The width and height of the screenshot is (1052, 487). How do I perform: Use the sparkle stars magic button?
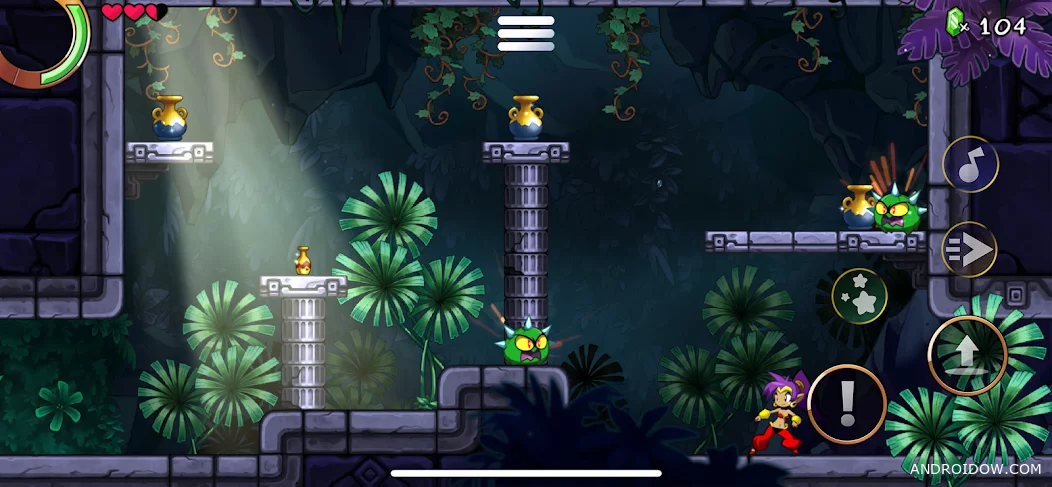[859, 296]
